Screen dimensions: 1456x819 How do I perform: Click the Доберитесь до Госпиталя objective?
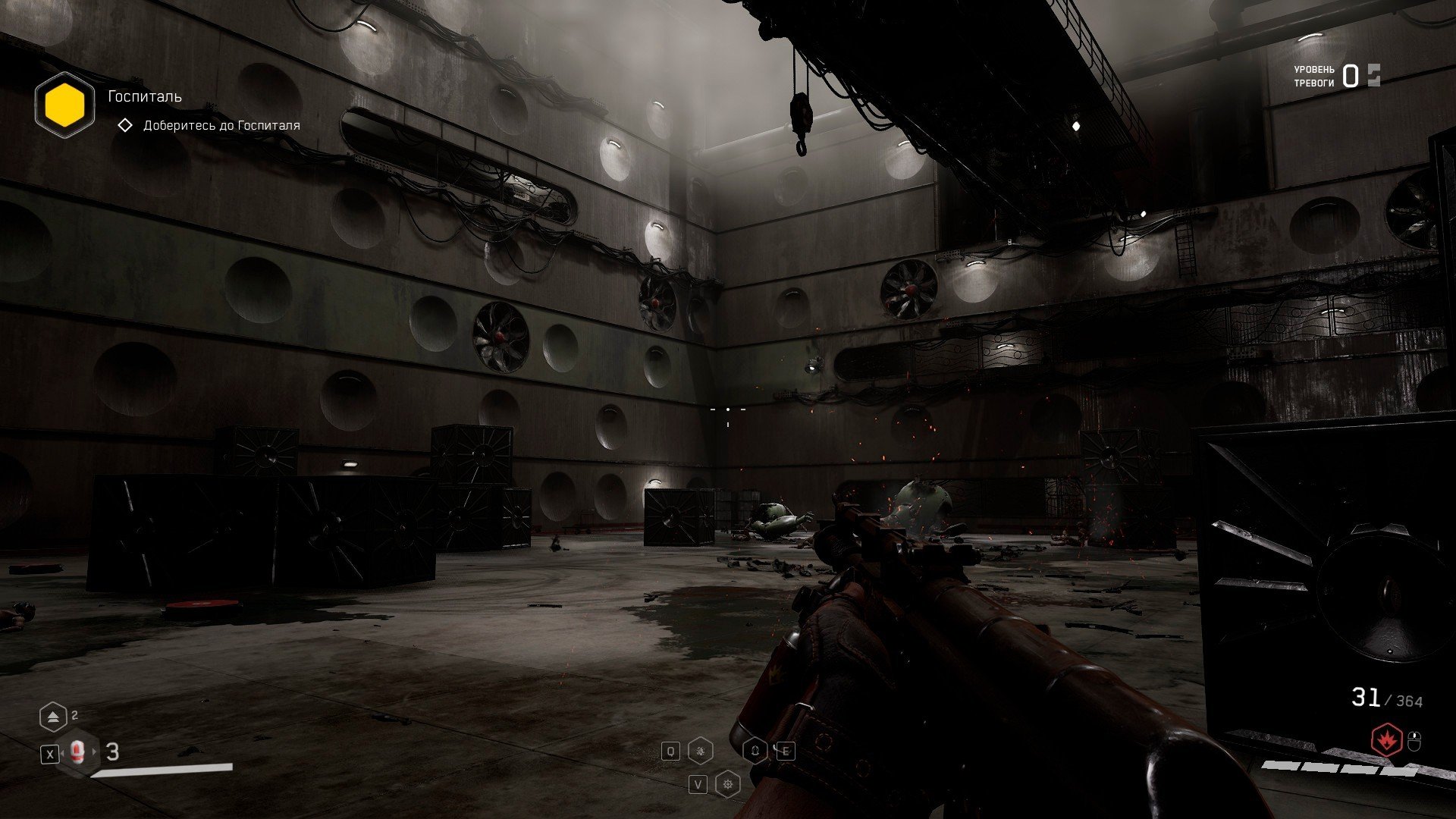click(x=221, y=125)
